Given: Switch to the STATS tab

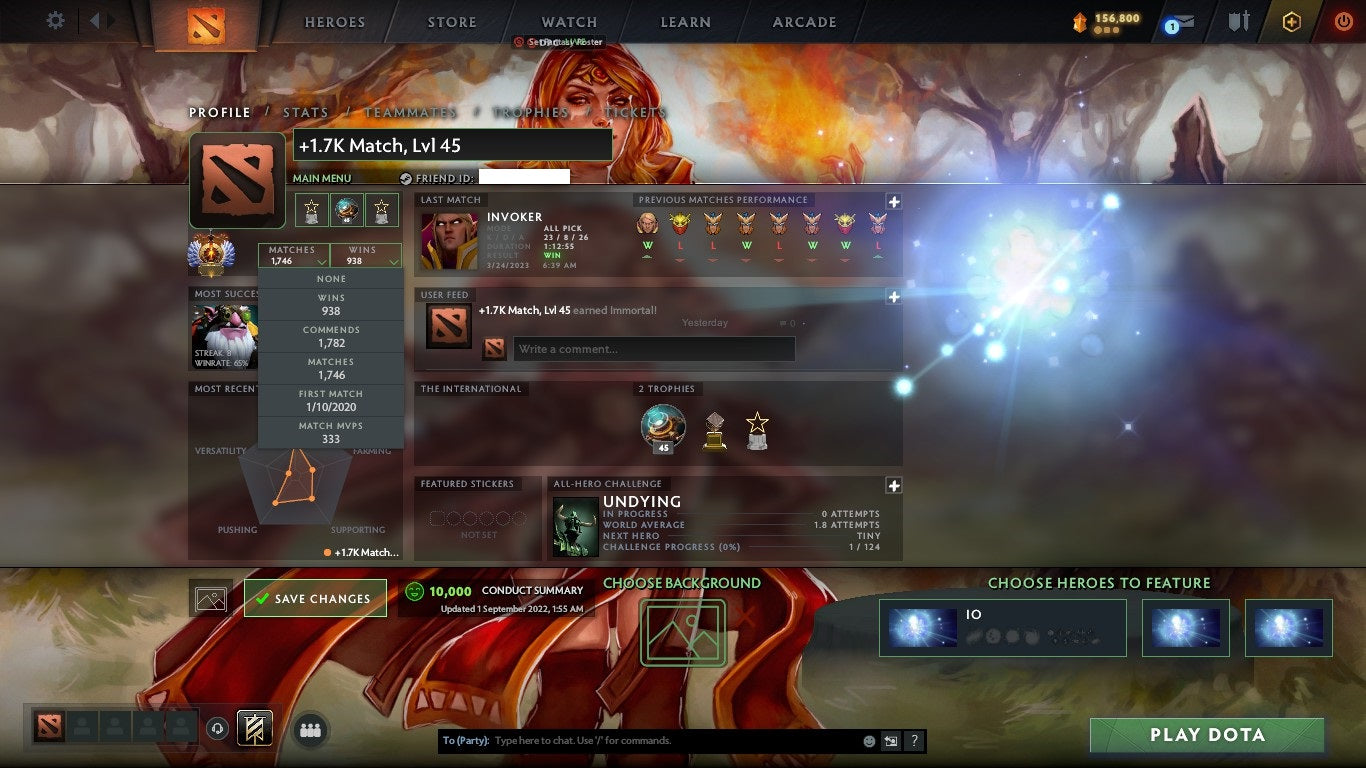Looking at the screenshot, I should 306,112.
